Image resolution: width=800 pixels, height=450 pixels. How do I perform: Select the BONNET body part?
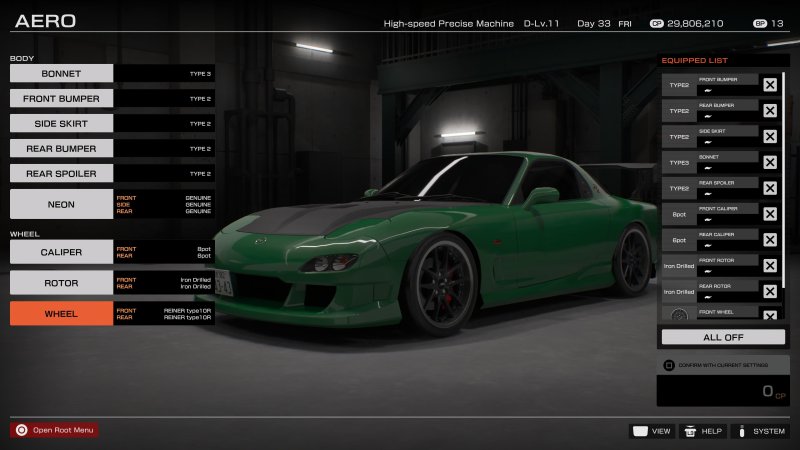tap(61, 73)
